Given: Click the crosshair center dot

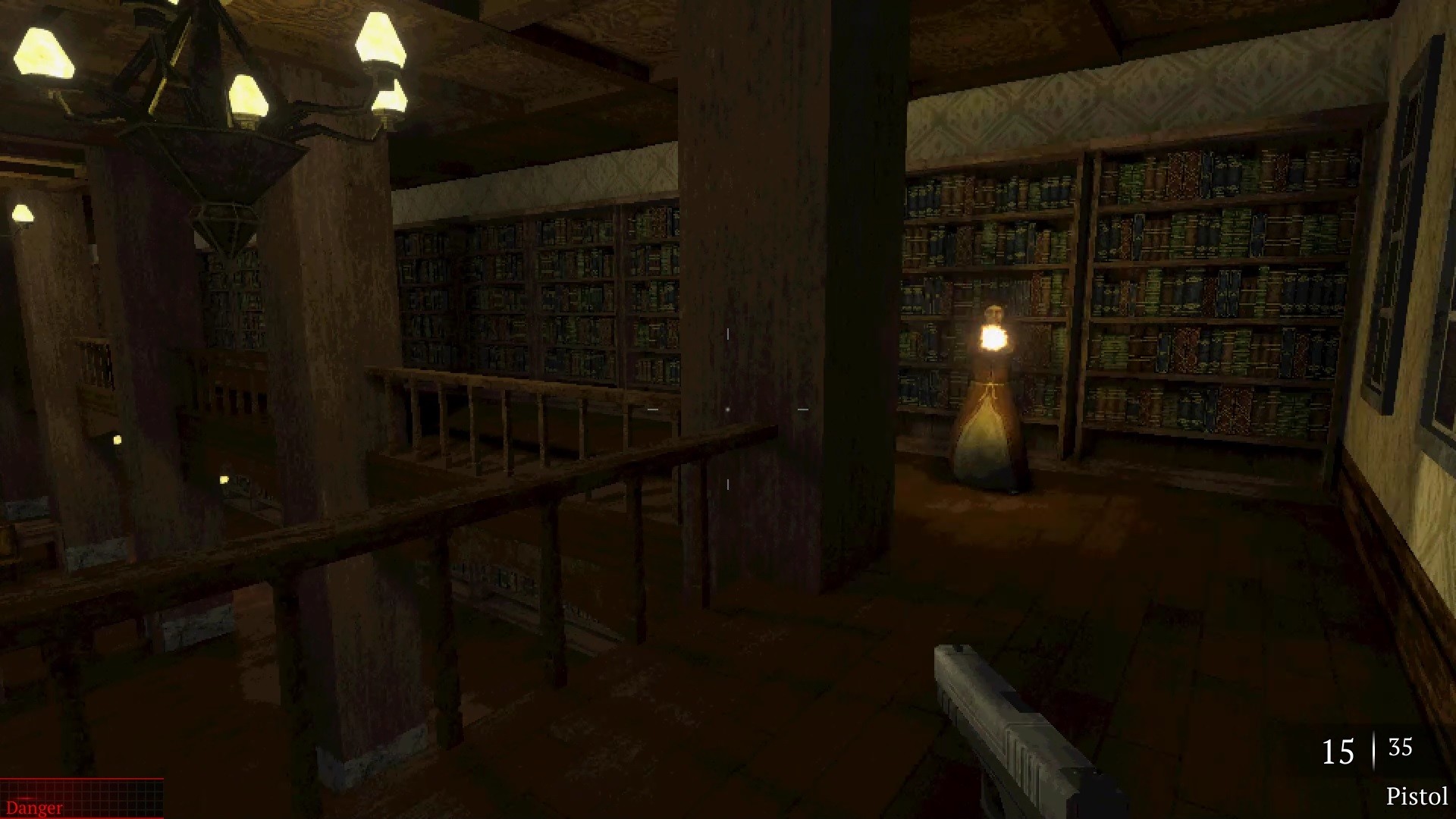Looking at the screenshot, I should (727, 409).
